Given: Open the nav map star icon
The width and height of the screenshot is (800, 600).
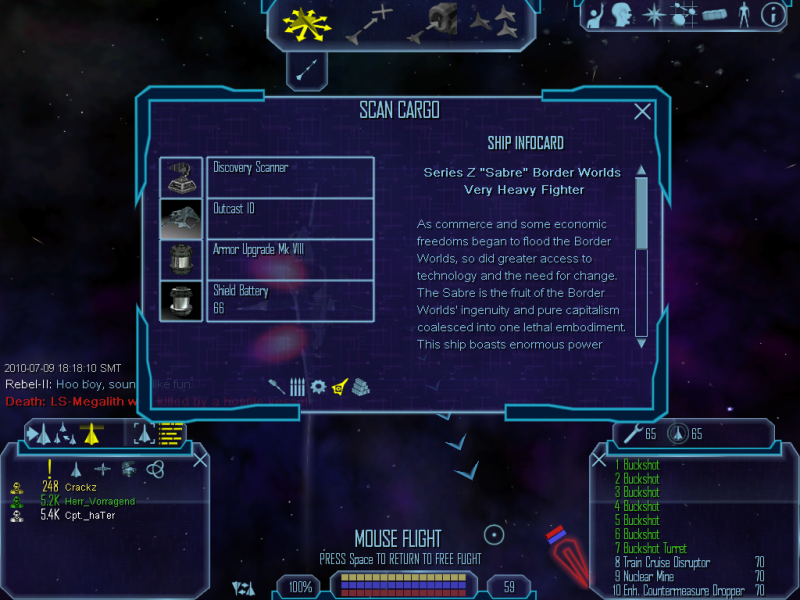Looking at the screenshot, I should (x=653, y=14).
